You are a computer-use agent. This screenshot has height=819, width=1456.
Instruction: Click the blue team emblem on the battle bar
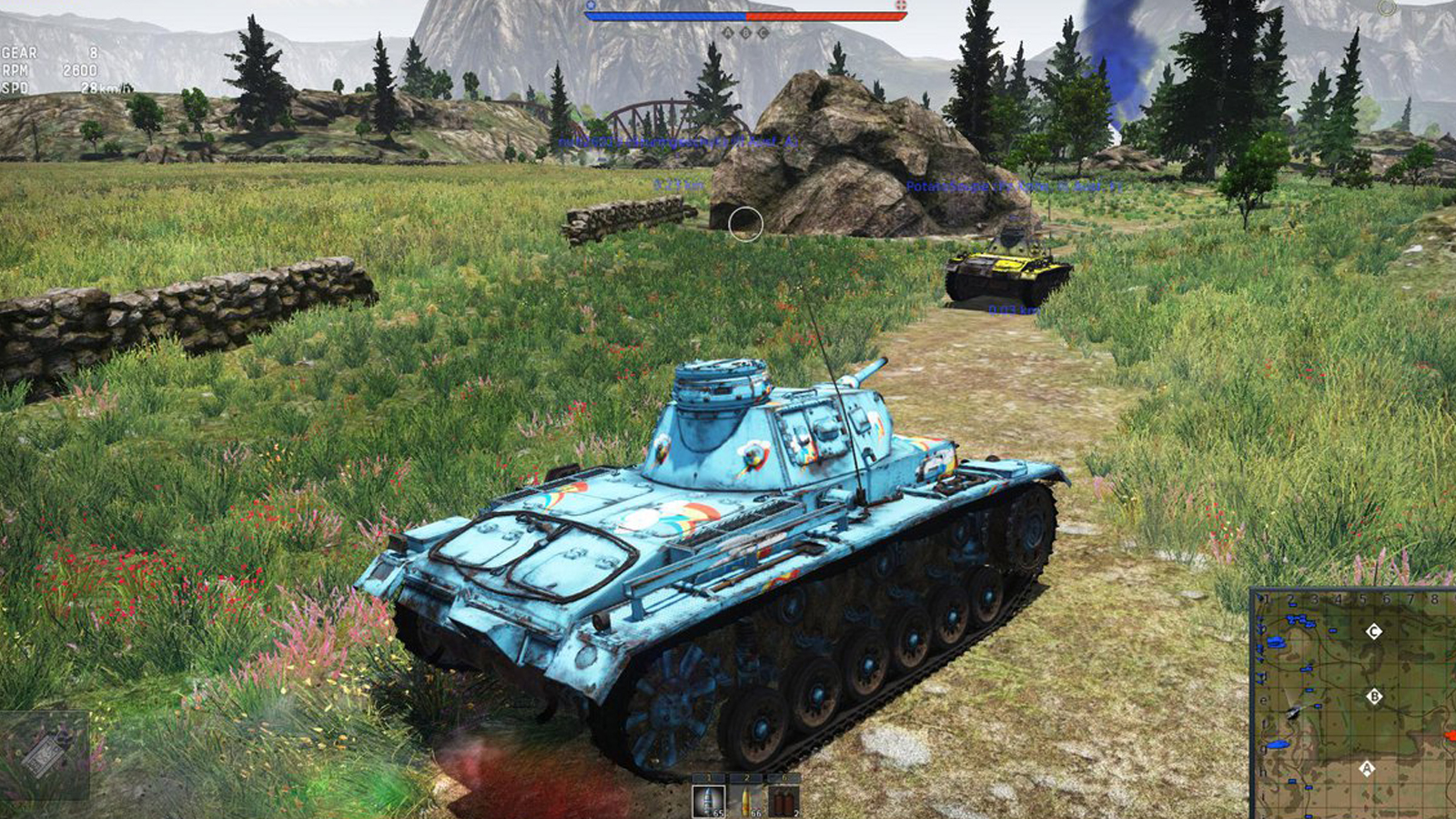[591, 5]
